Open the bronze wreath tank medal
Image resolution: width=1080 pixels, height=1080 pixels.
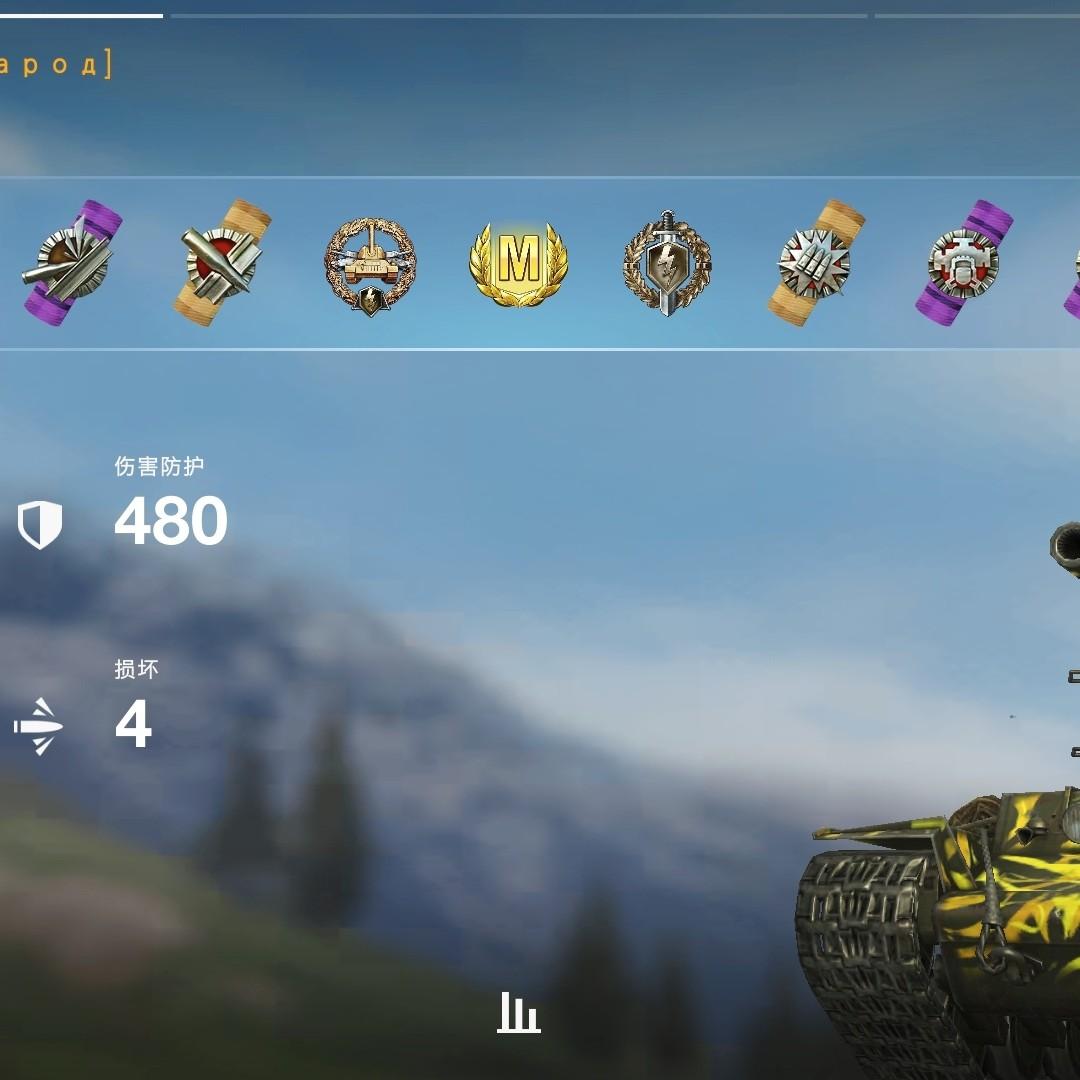coord(370,265)
